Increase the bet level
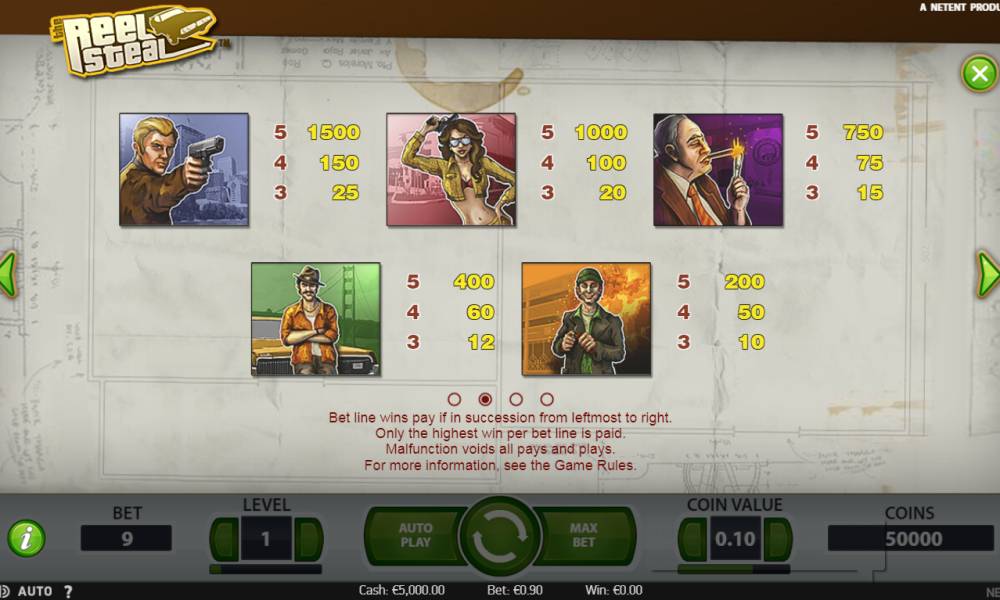The height and width of the screenshot is (600, 1000). click(310, 539)
